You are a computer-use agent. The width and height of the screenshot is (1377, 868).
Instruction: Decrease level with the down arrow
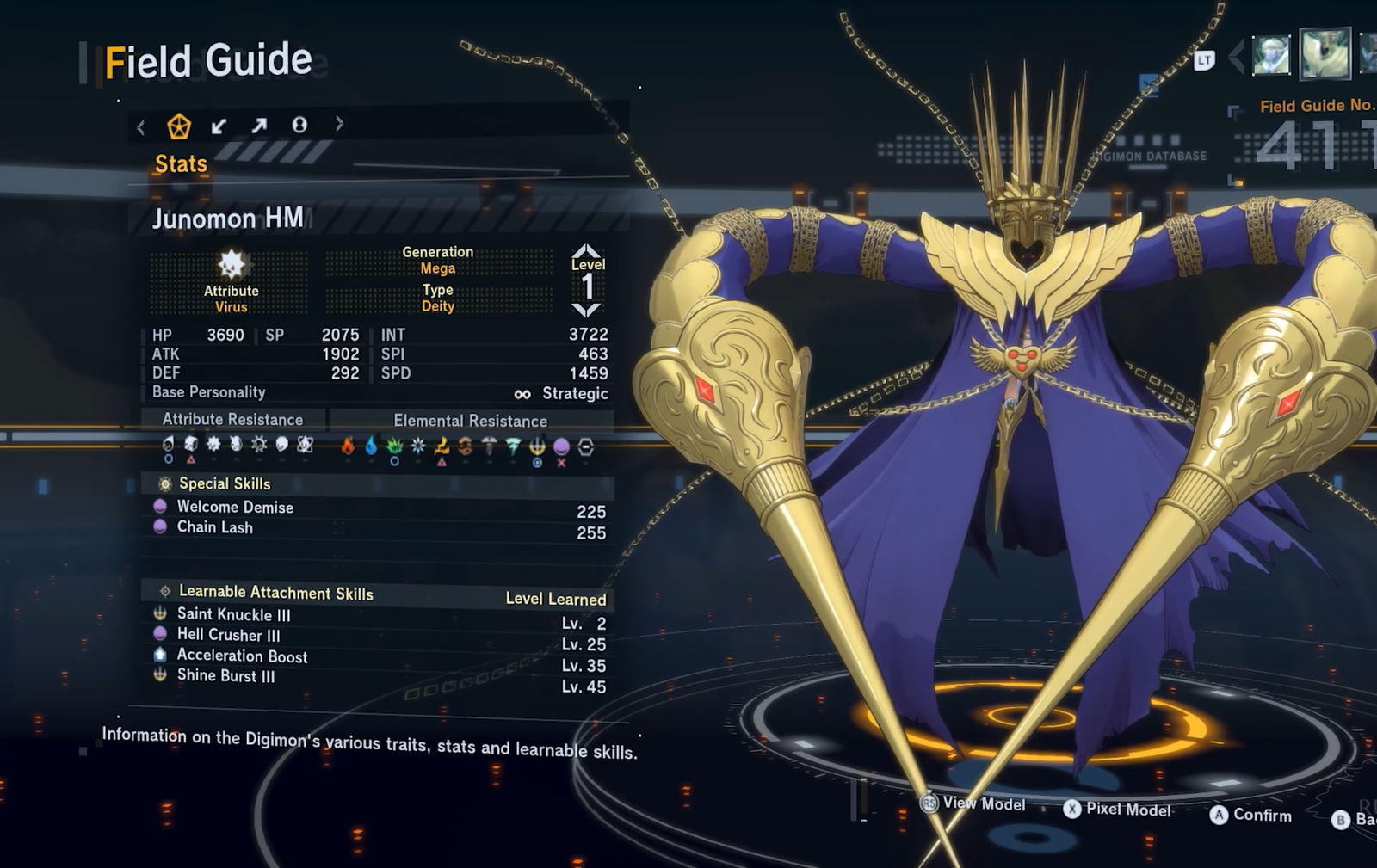(587, 311)
